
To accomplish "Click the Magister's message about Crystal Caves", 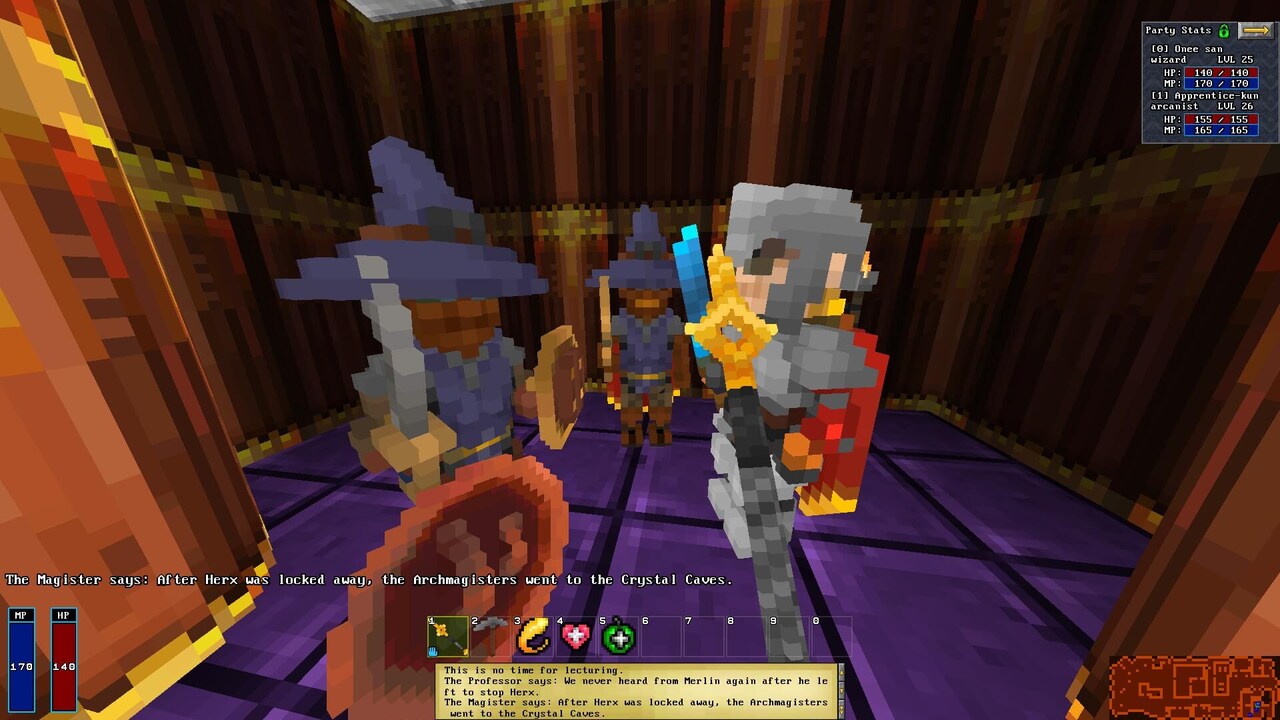I will 370,578.
